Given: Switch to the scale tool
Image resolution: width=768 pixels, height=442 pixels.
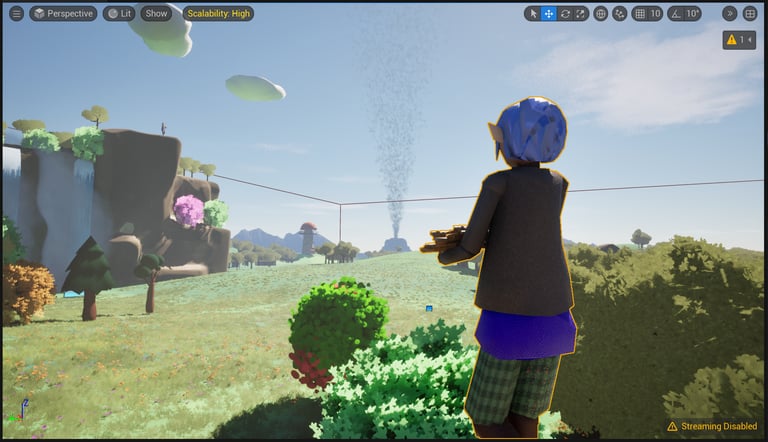Looking at the screenshot, I should coord(581,13).
